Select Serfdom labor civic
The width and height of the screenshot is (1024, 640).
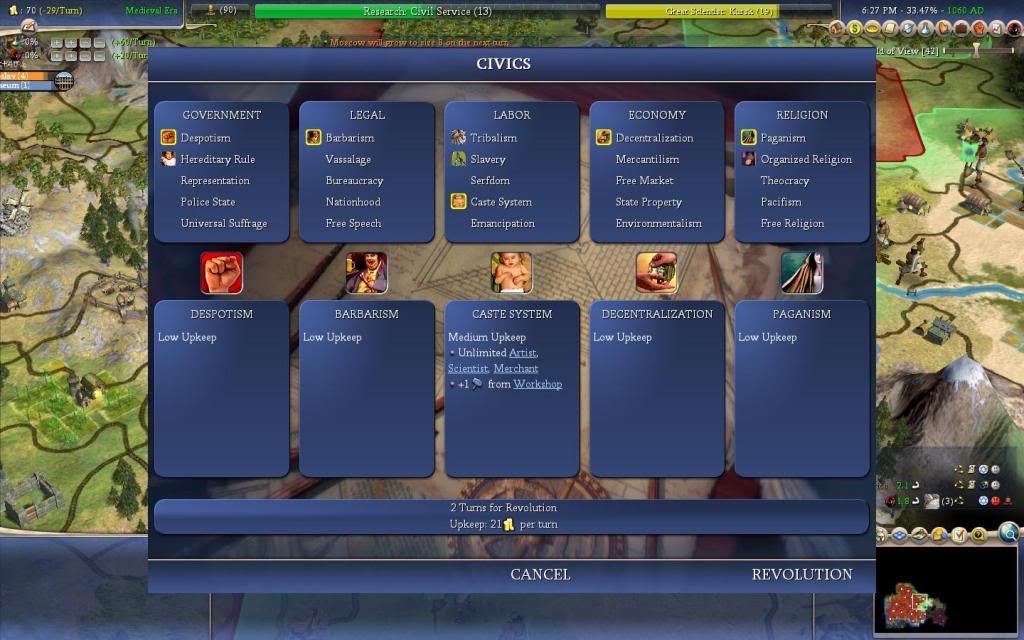[490, 181]
